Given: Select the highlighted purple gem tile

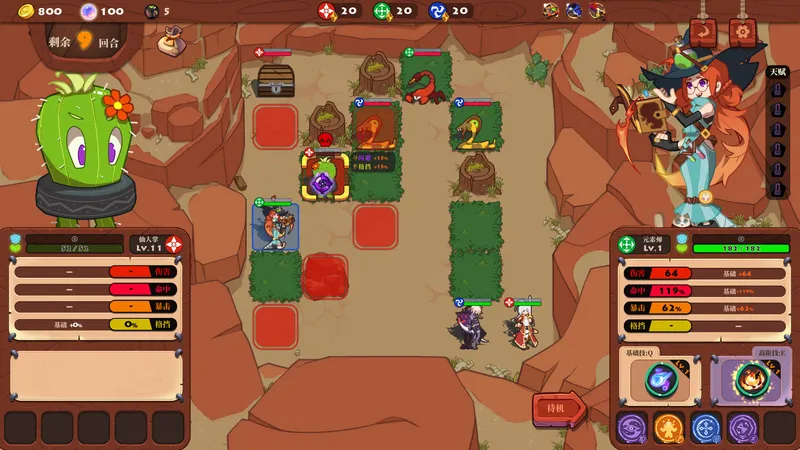Looking at the screenshot, I should point(324,182).
